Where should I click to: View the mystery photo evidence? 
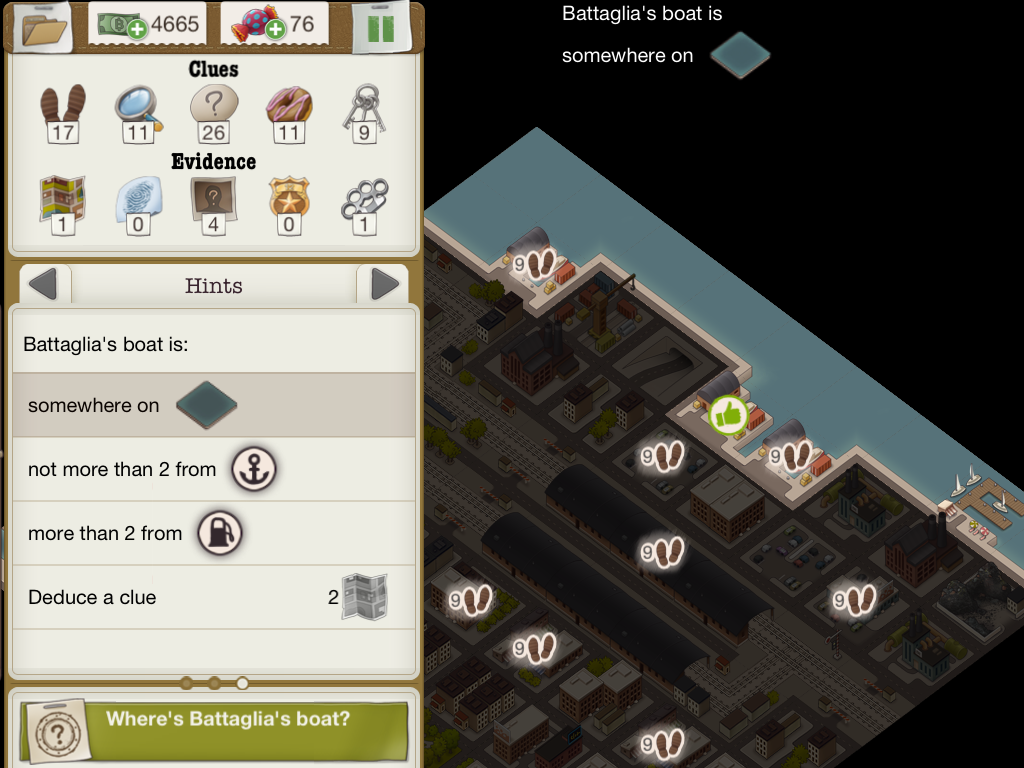(214, 199)
